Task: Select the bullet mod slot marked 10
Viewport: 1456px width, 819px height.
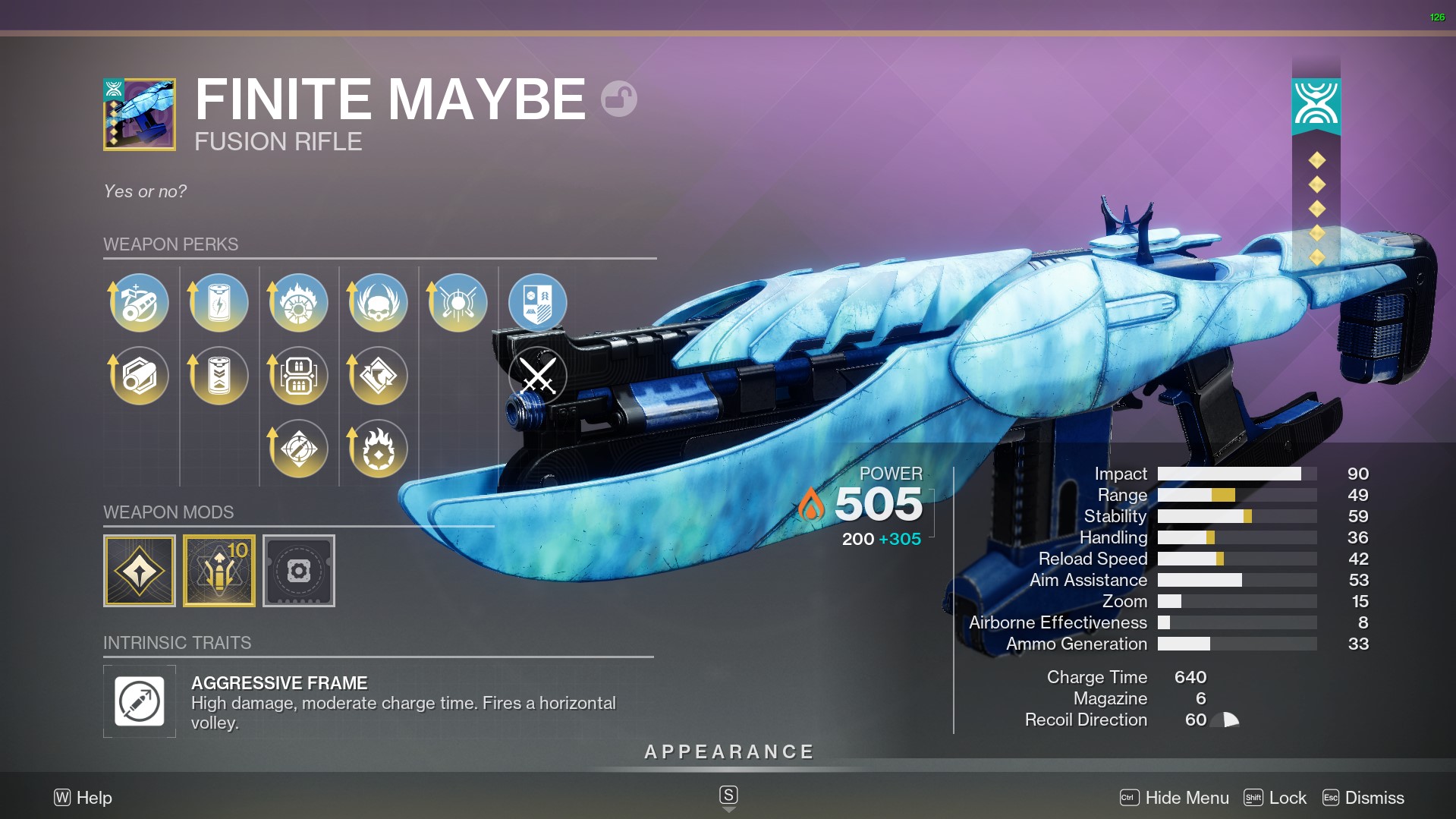Action: [x=219, y=571]
